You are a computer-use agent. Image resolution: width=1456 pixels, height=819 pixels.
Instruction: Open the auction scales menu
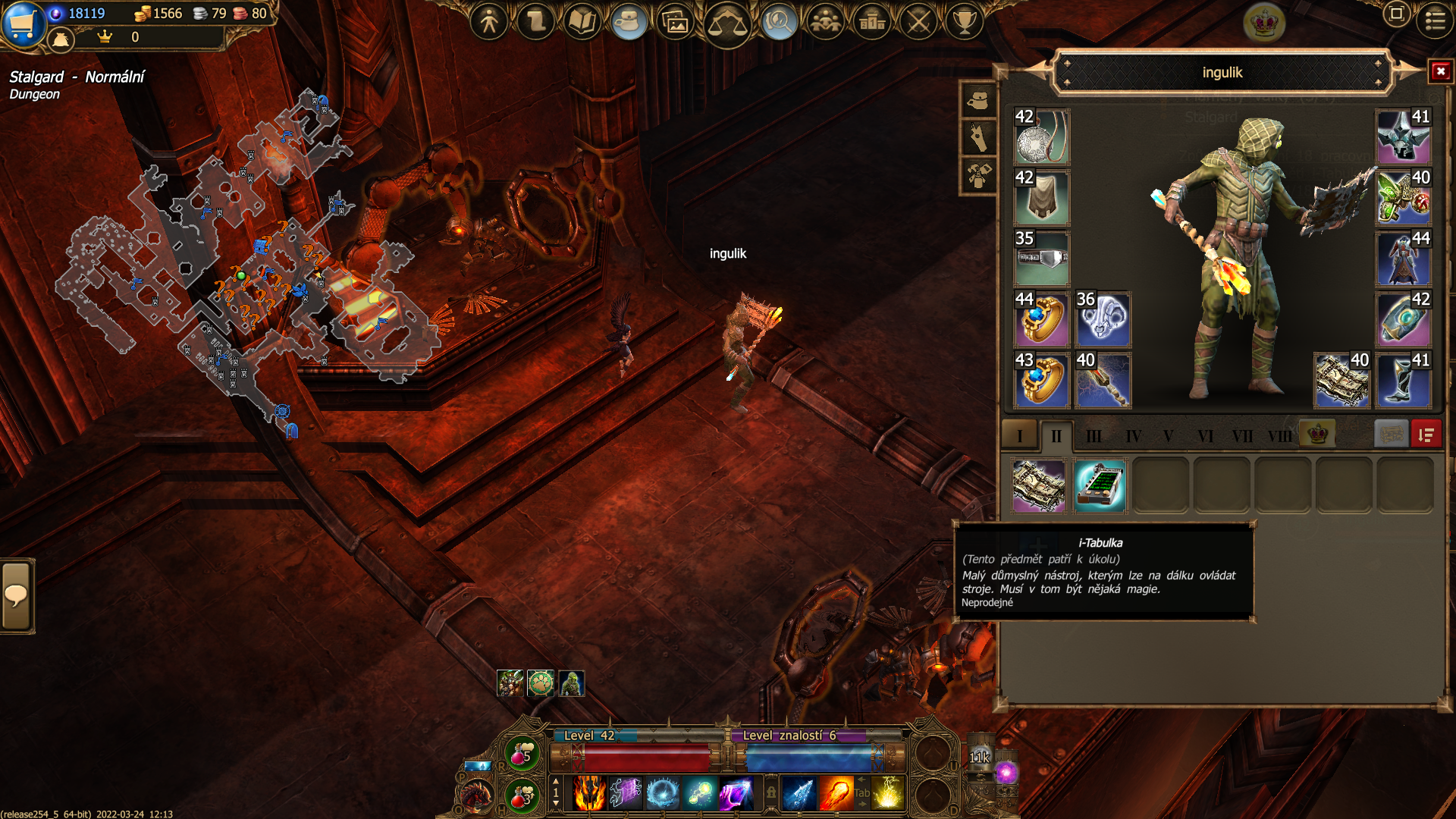tap(726, 24)
